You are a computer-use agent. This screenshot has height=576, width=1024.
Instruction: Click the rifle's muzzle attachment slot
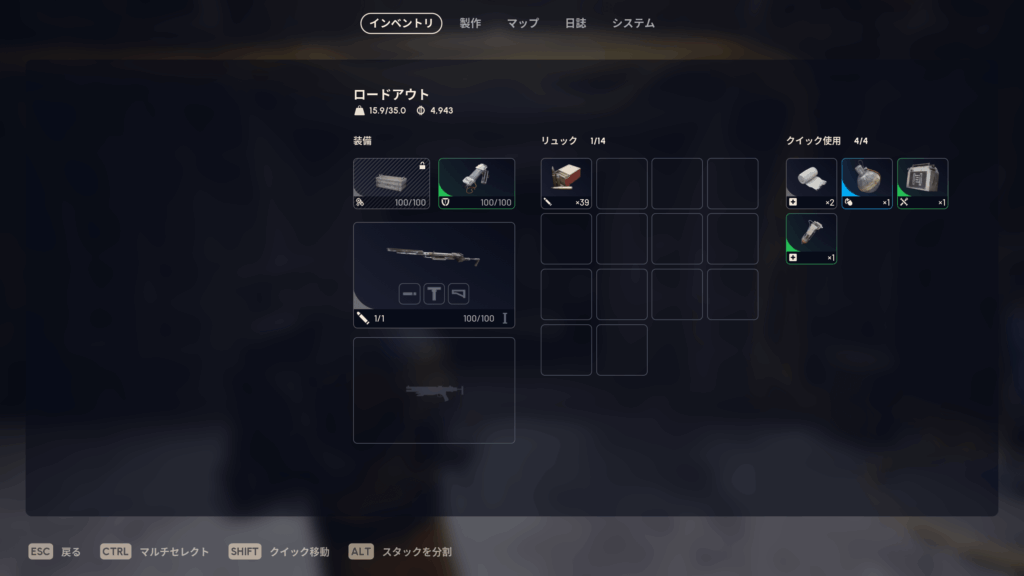pos(409,293)
